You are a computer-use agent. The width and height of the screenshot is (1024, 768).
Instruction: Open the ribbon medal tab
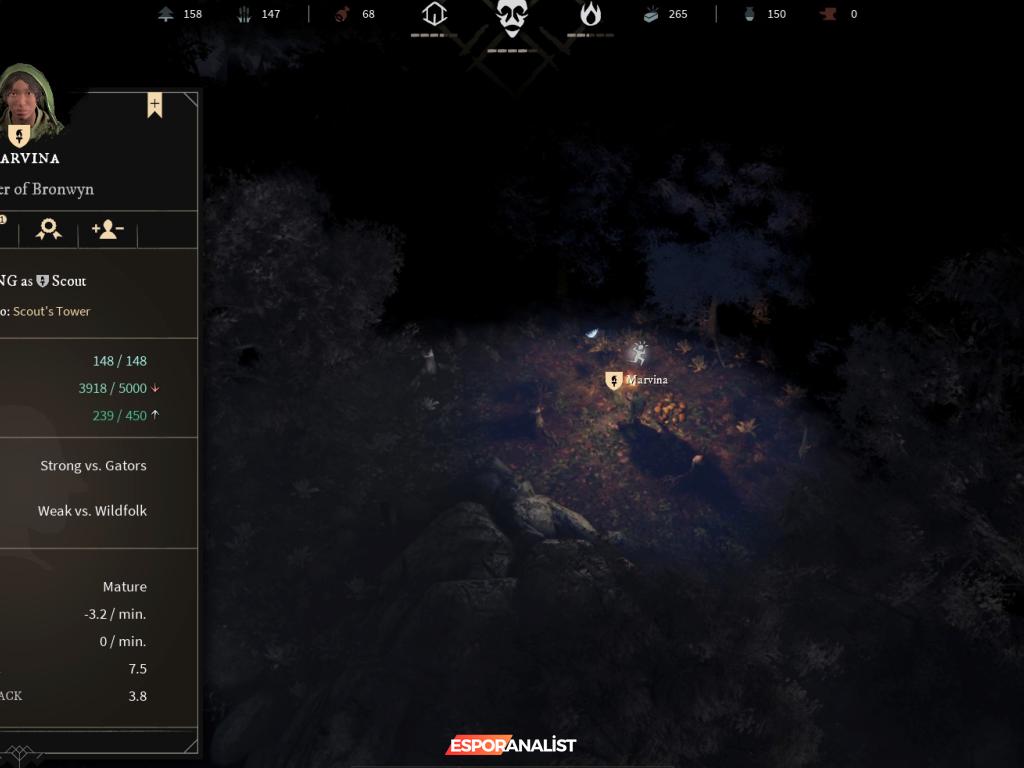(x=48, y=229)
